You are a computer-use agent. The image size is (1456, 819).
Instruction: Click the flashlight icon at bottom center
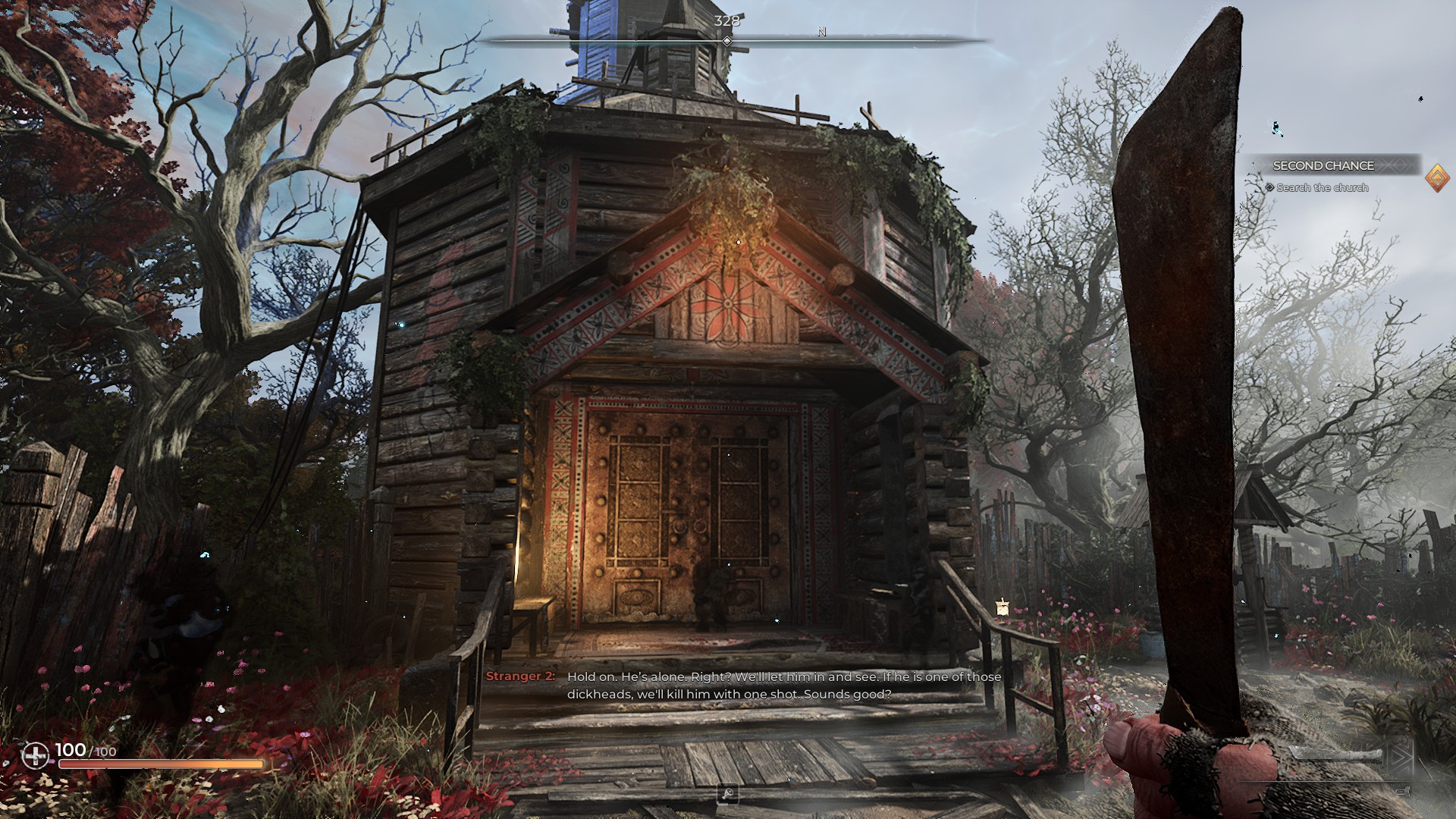click(728, 794)
